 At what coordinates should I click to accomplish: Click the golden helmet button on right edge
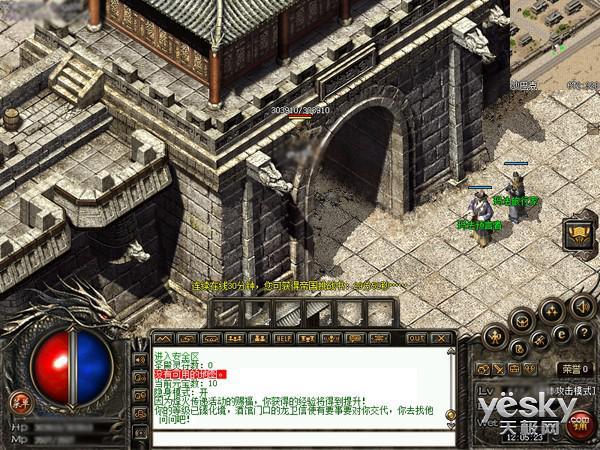[577, 235]
